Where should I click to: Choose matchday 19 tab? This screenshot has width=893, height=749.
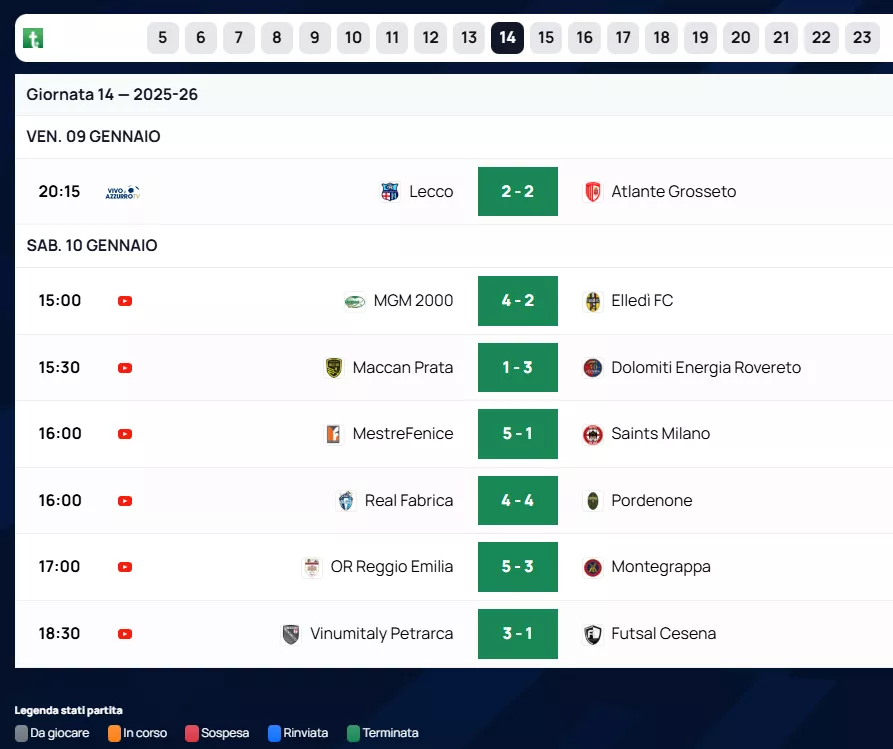click(700, 38)
